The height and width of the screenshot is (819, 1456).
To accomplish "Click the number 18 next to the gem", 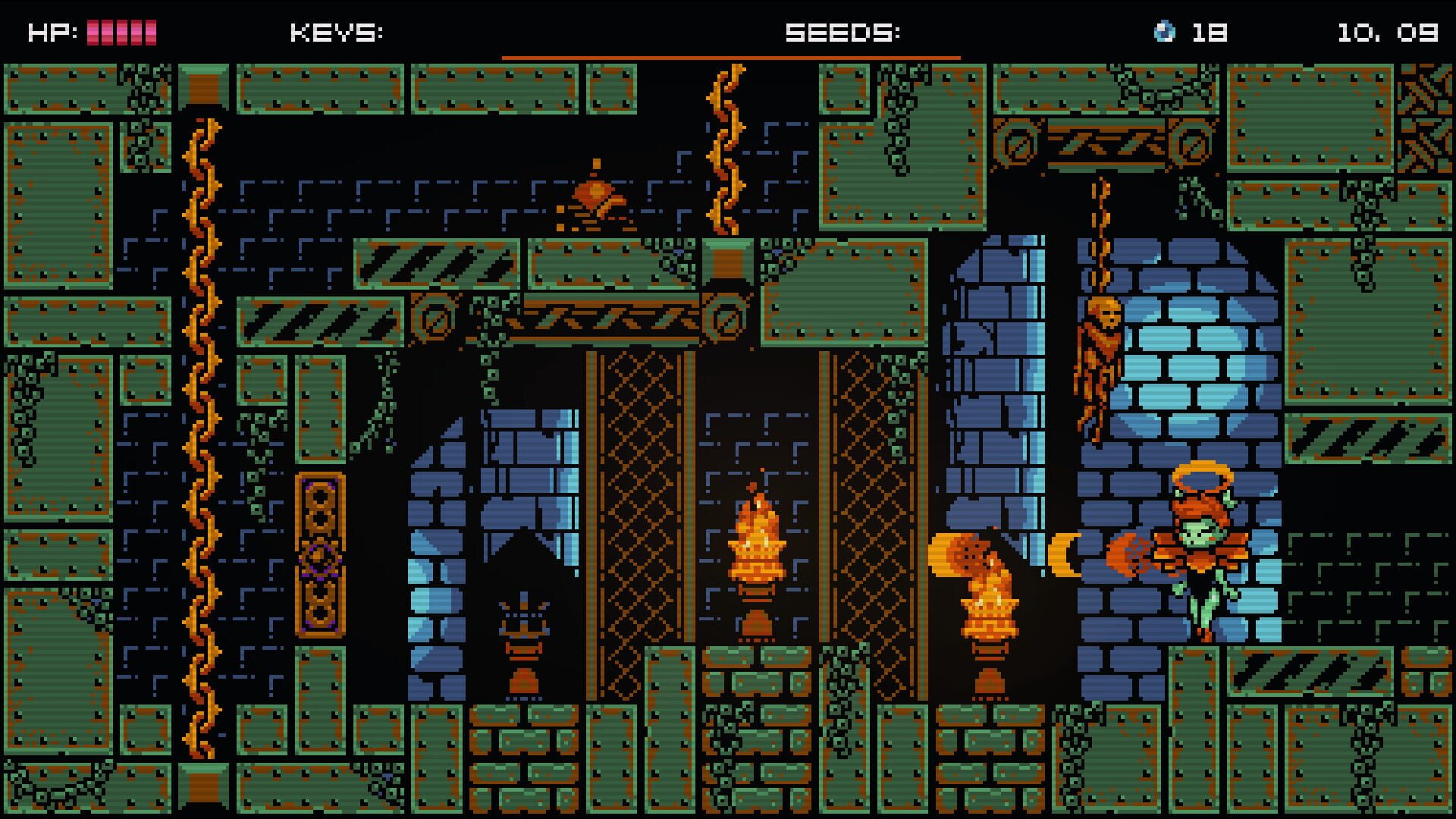I will pyautogui.click(x=1211, y=33).
